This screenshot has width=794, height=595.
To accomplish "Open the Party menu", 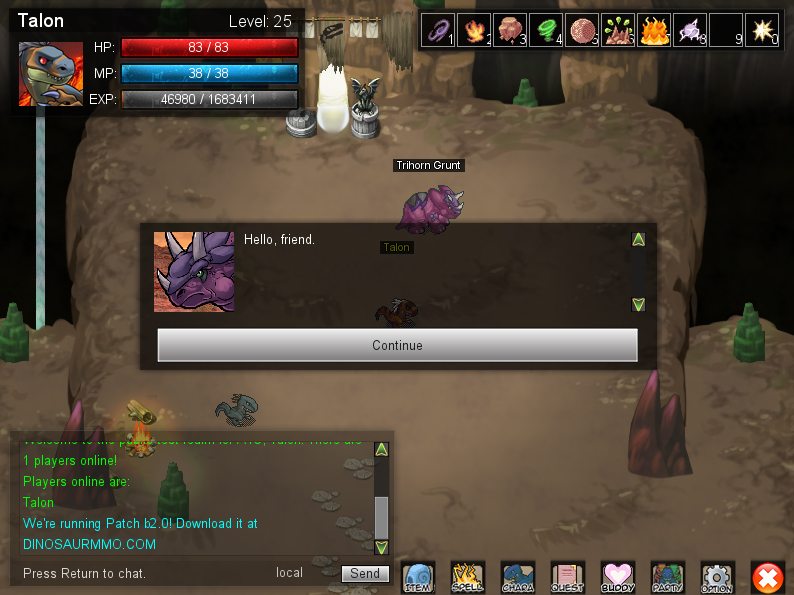I will pyautogui.click(x=668, y=577).
